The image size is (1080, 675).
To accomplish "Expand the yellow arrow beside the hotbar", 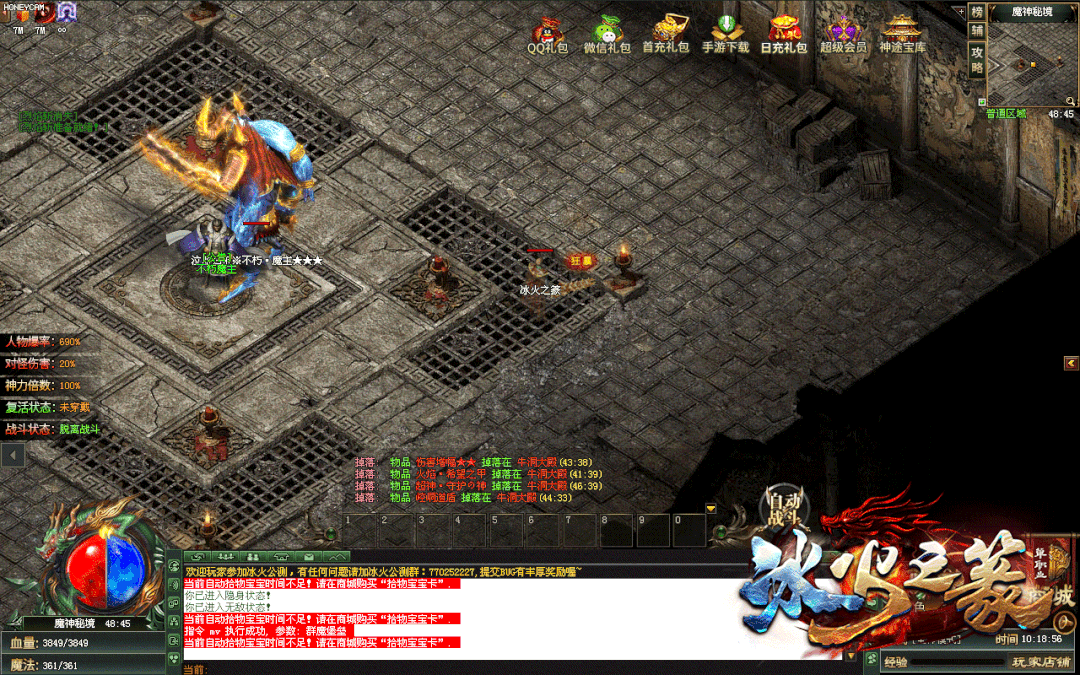I will 711,508.
